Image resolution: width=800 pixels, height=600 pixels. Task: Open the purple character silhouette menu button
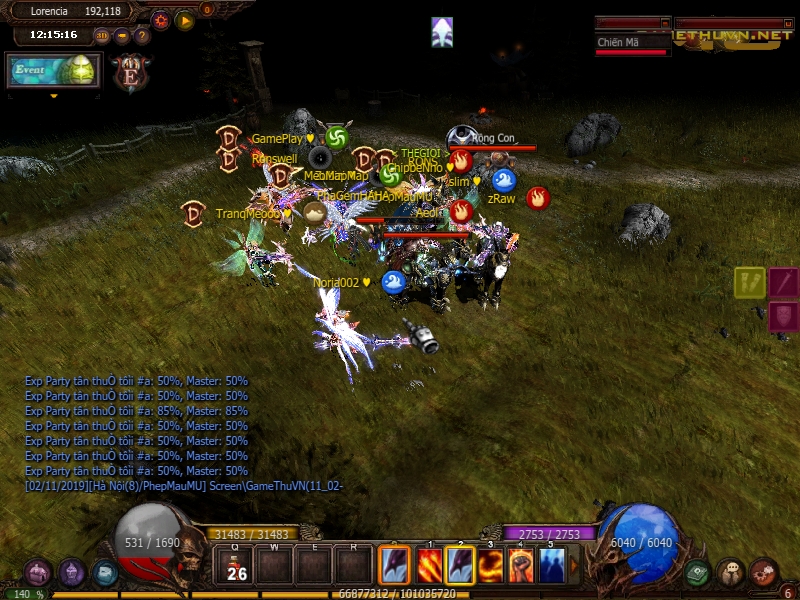click(x=72, y=572)
